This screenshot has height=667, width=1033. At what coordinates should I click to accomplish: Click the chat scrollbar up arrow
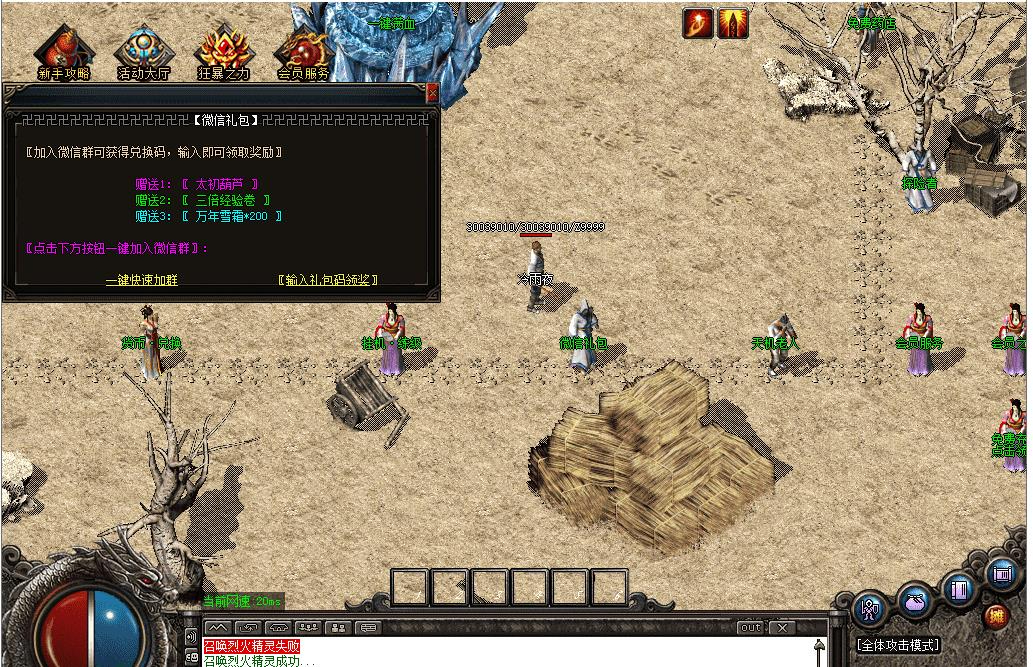820,646
